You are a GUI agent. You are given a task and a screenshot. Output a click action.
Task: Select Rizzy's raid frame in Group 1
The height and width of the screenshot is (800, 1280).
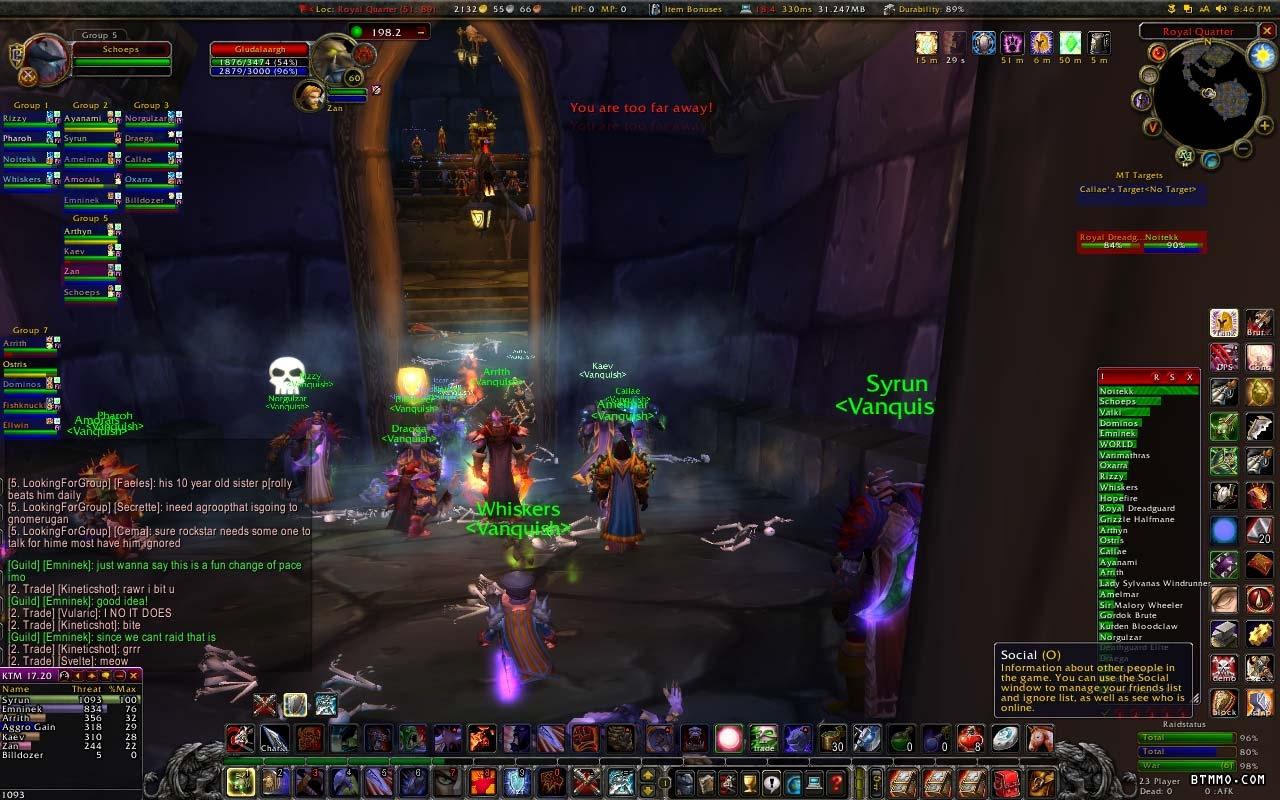[x=28, y=119]
